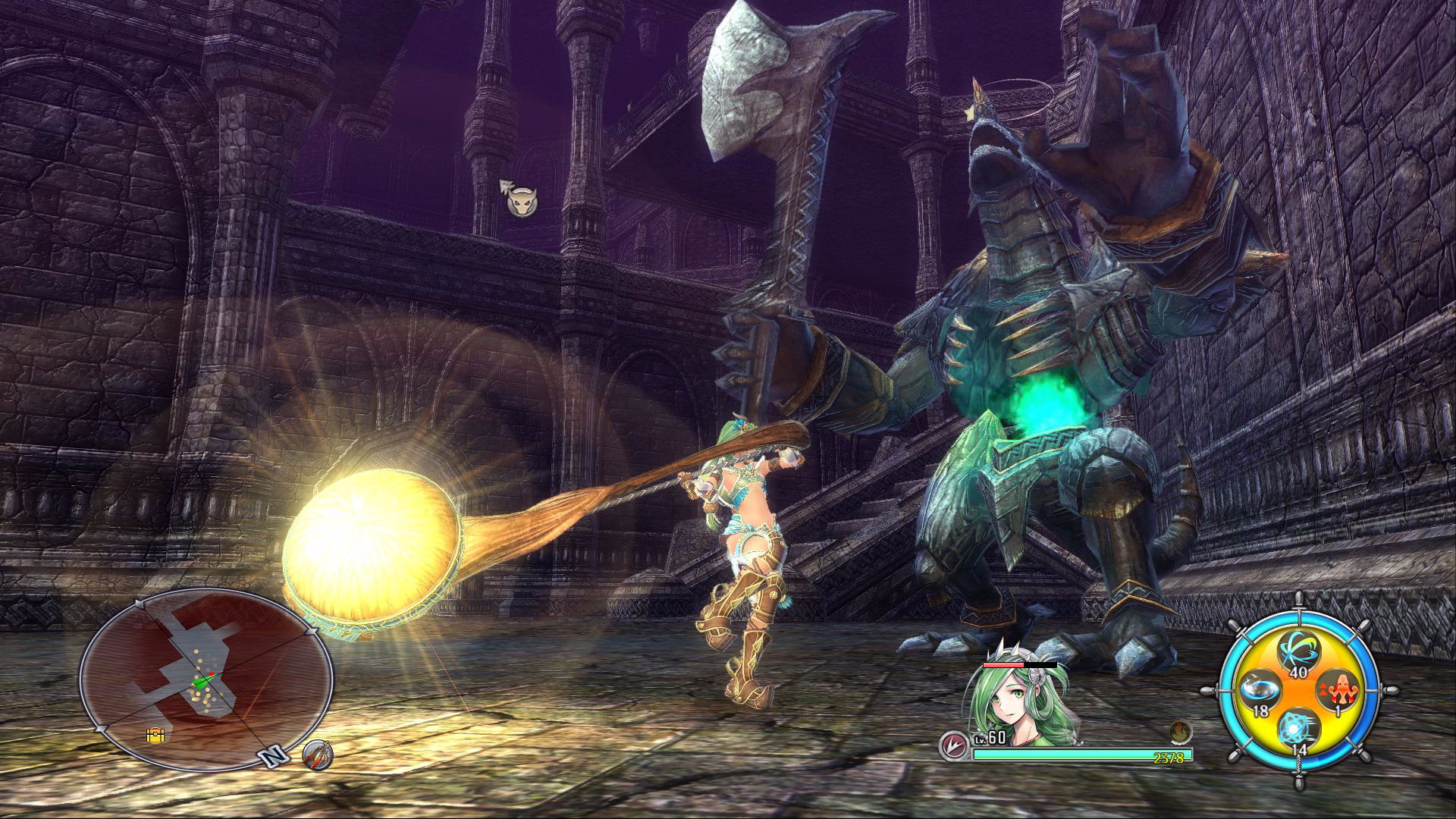Viewport: 1456px width, 819px height.
Task: Click the red HP bar above the portrait
Action: coord(1003,664)
